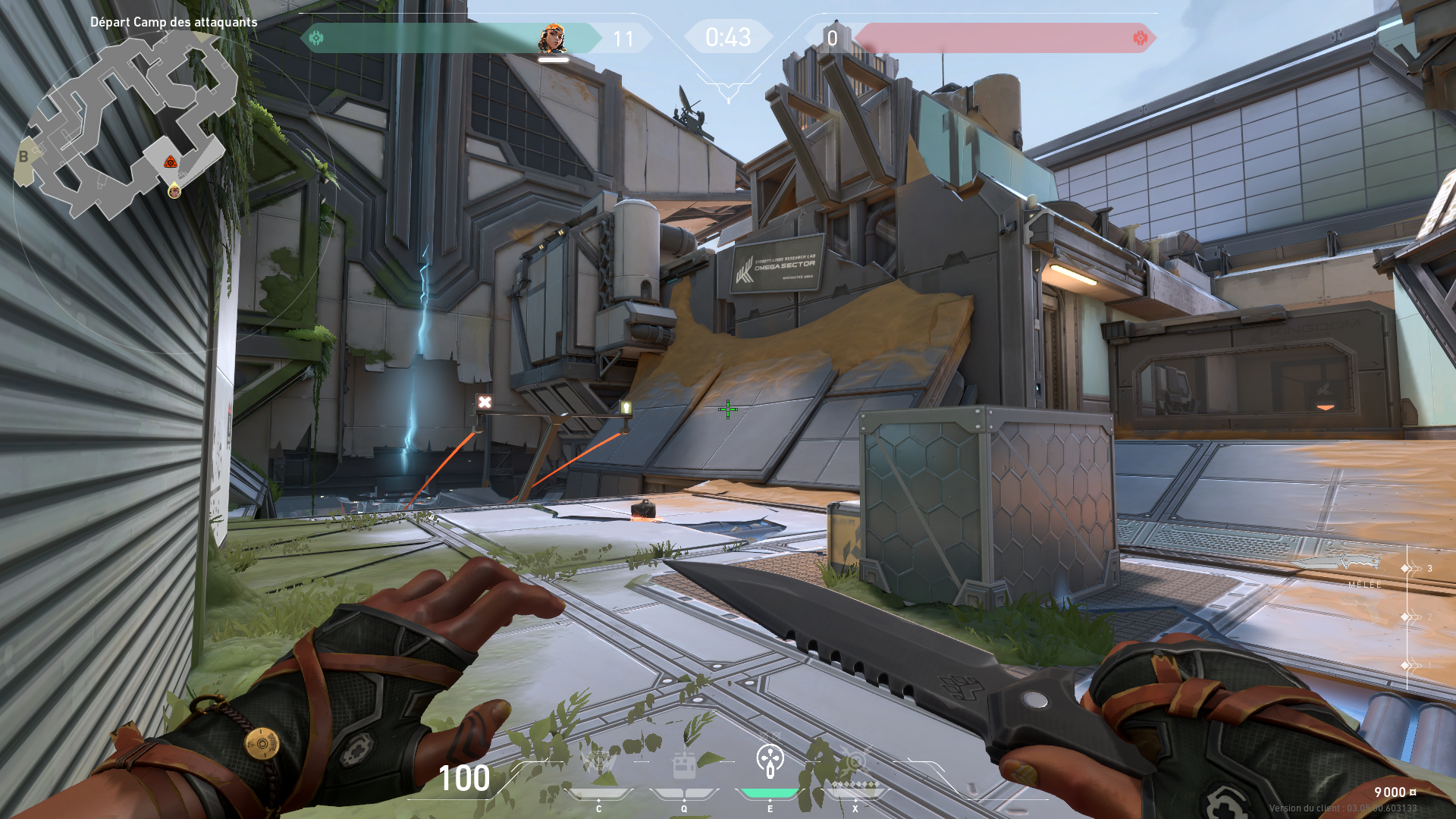Viewport: 1456px width, 819px height.
Task: Activate the Showstopper ultimate icon
Action: pos(855,763)
